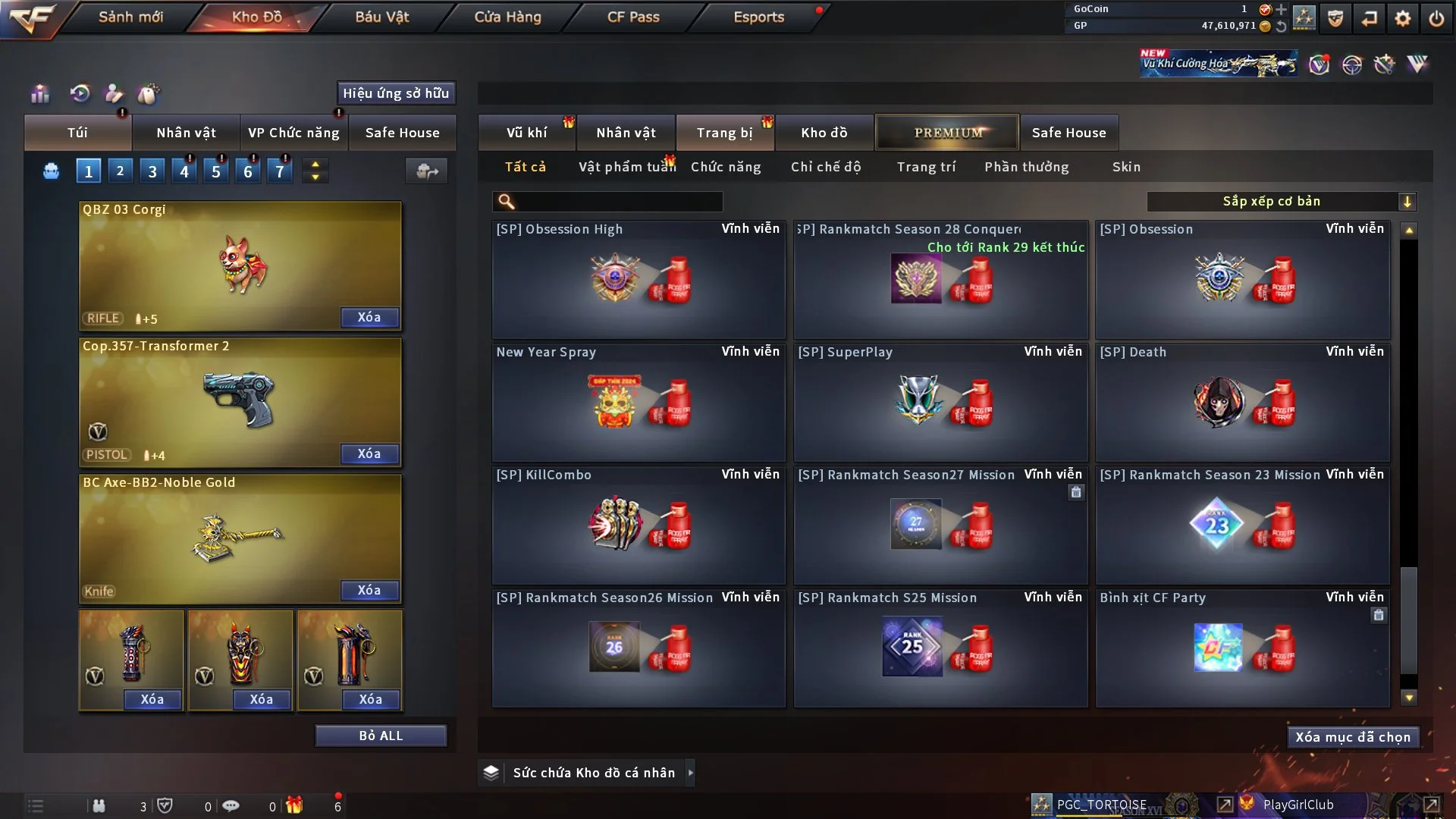Click Xóa mục đã chọn button

[1353, 737]
